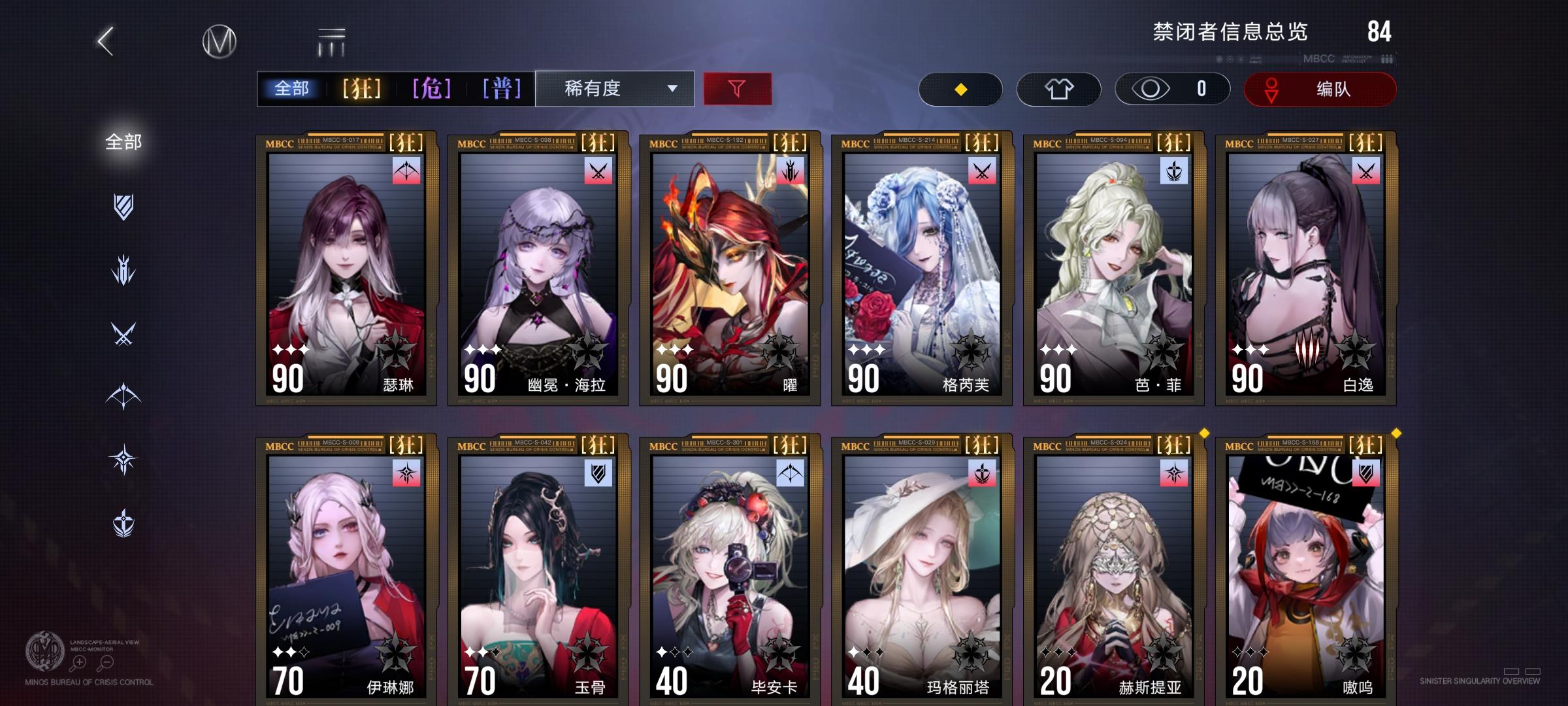
Task: Switch to the [普] rarity tab
Action: (x=502, y=87)
